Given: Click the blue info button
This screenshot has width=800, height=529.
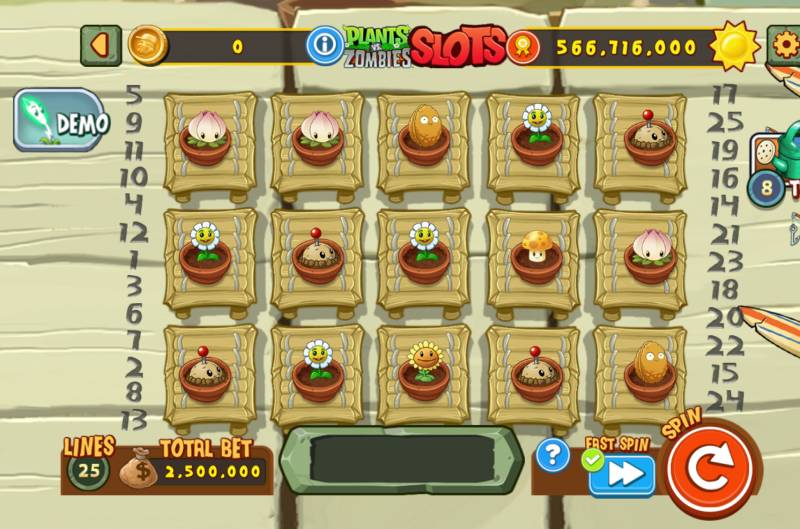Looking at the screenshot, I should pyautogui.click(x=324, y=45).
